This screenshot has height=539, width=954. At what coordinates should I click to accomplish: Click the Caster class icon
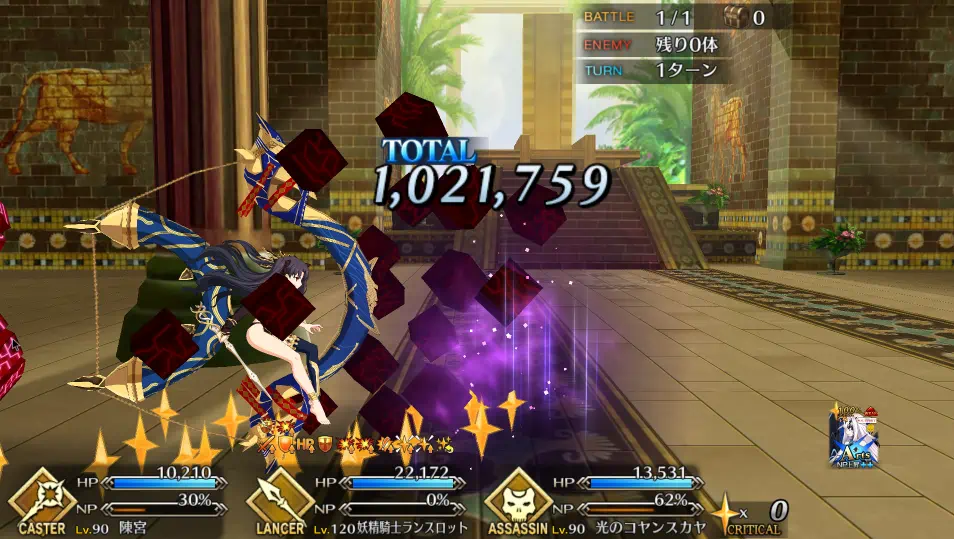point(41,496)
